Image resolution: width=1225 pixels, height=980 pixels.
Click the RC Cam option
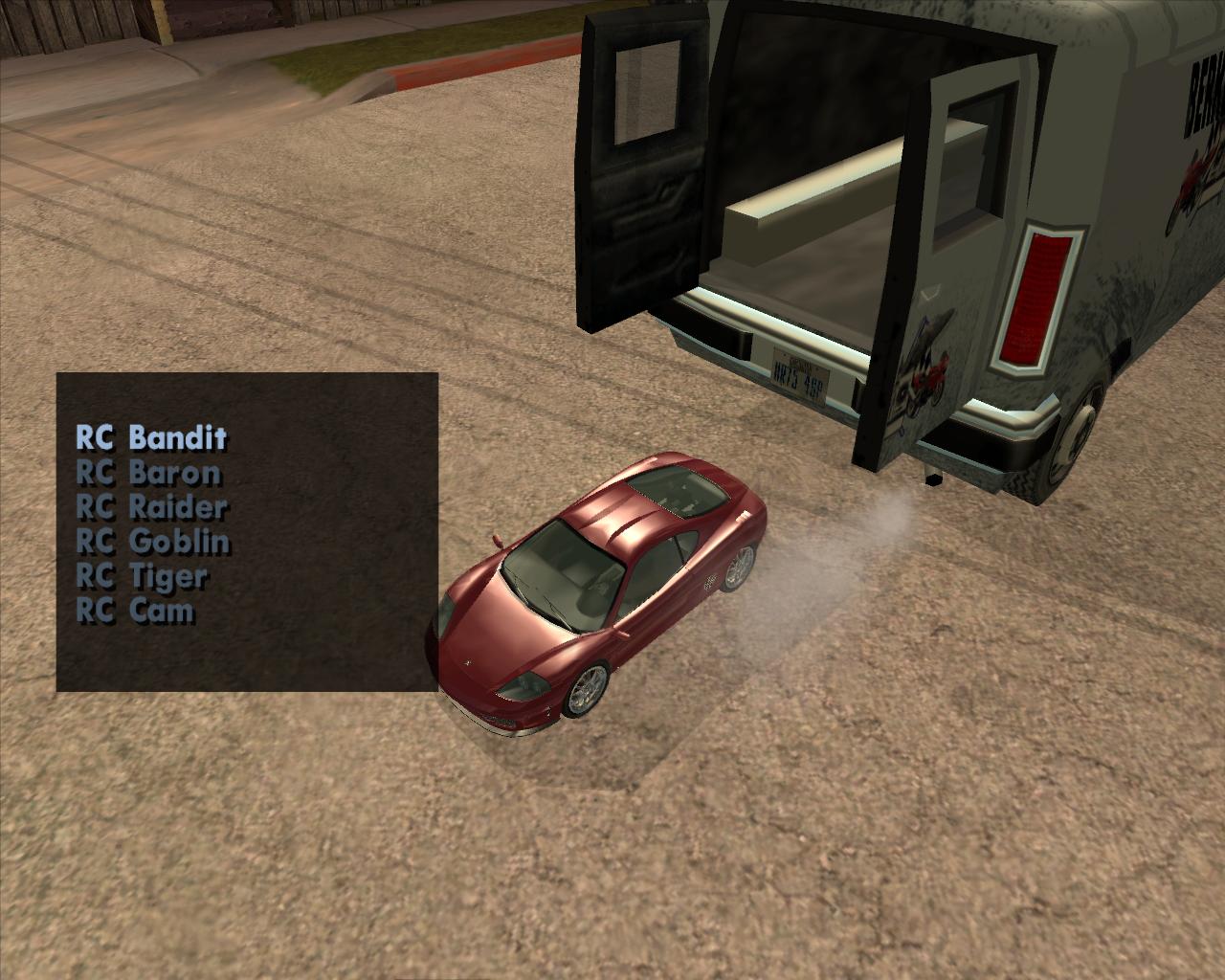pyautogui.click(x=135, y=610)
